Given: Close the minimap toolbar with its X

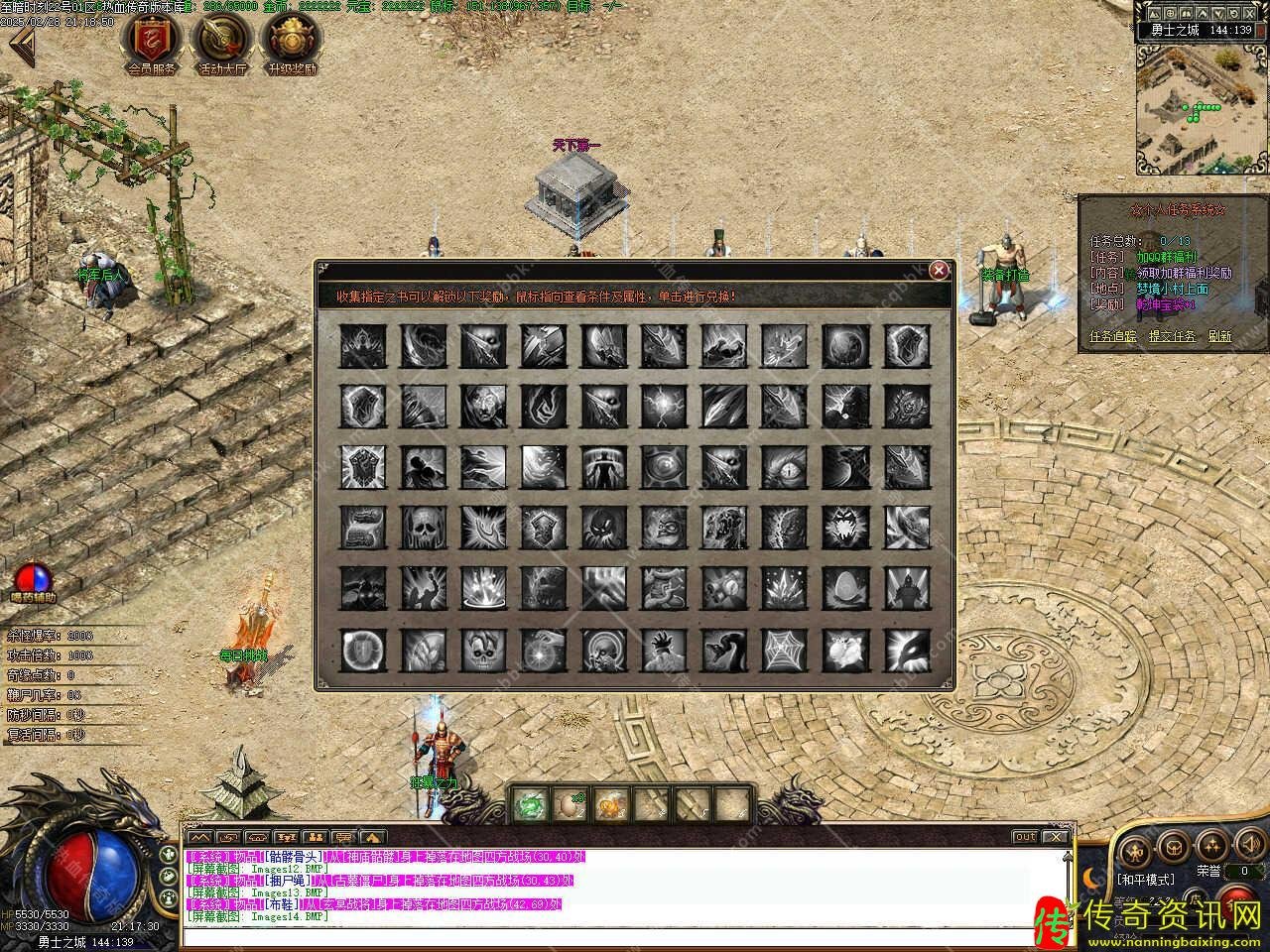Looking at the screenshot, I should [x=1257, y=12].
